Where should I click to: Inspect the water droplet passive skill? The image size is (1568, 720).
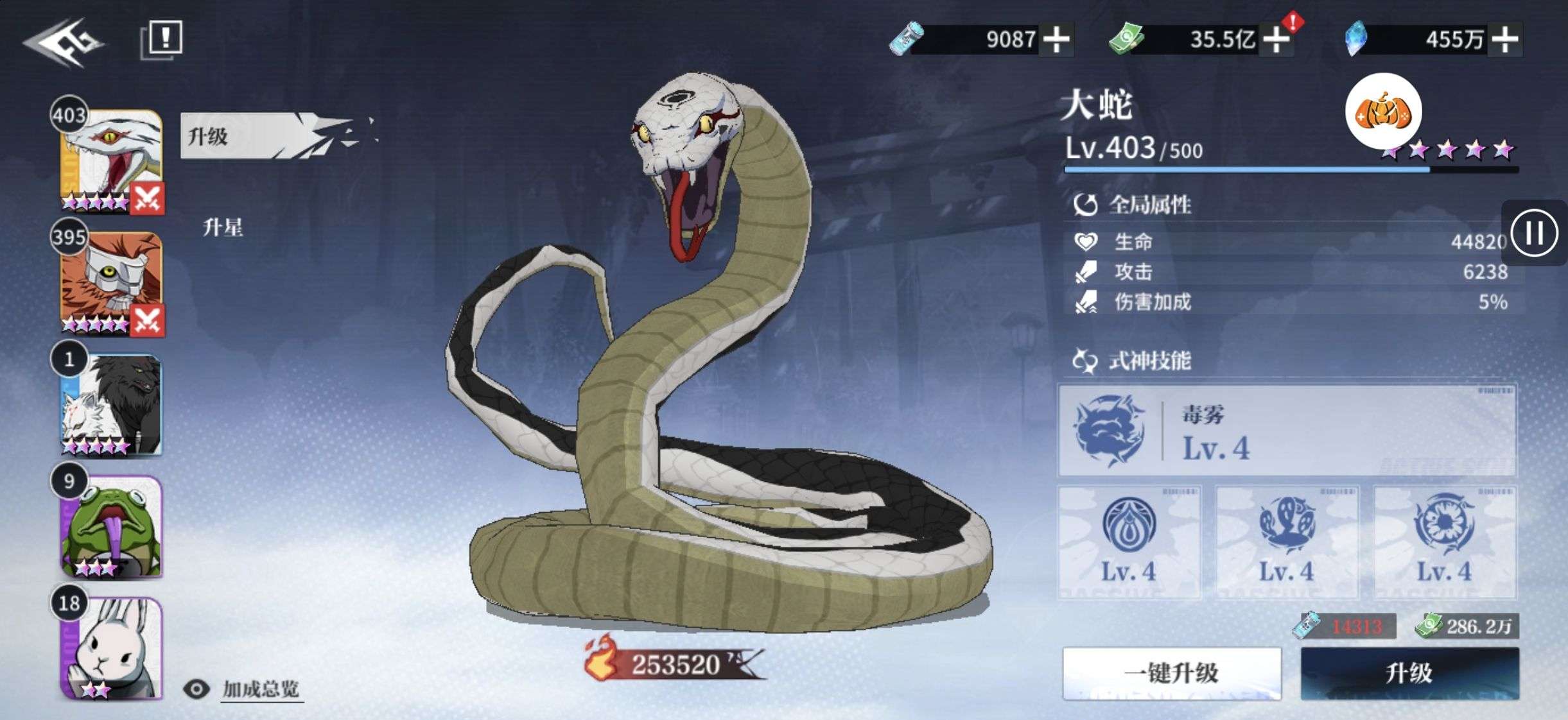click(x=1129, y=542)
